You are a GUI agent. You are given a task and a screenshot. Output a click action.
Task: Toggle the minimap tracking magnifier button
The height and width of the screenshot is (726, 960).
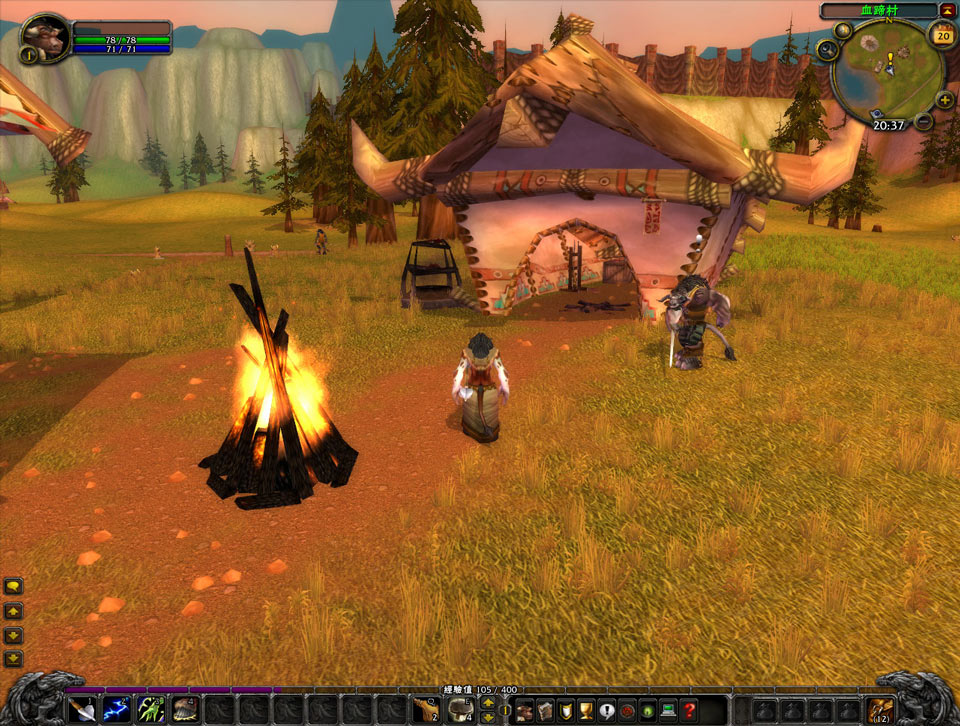click(827, 49)
